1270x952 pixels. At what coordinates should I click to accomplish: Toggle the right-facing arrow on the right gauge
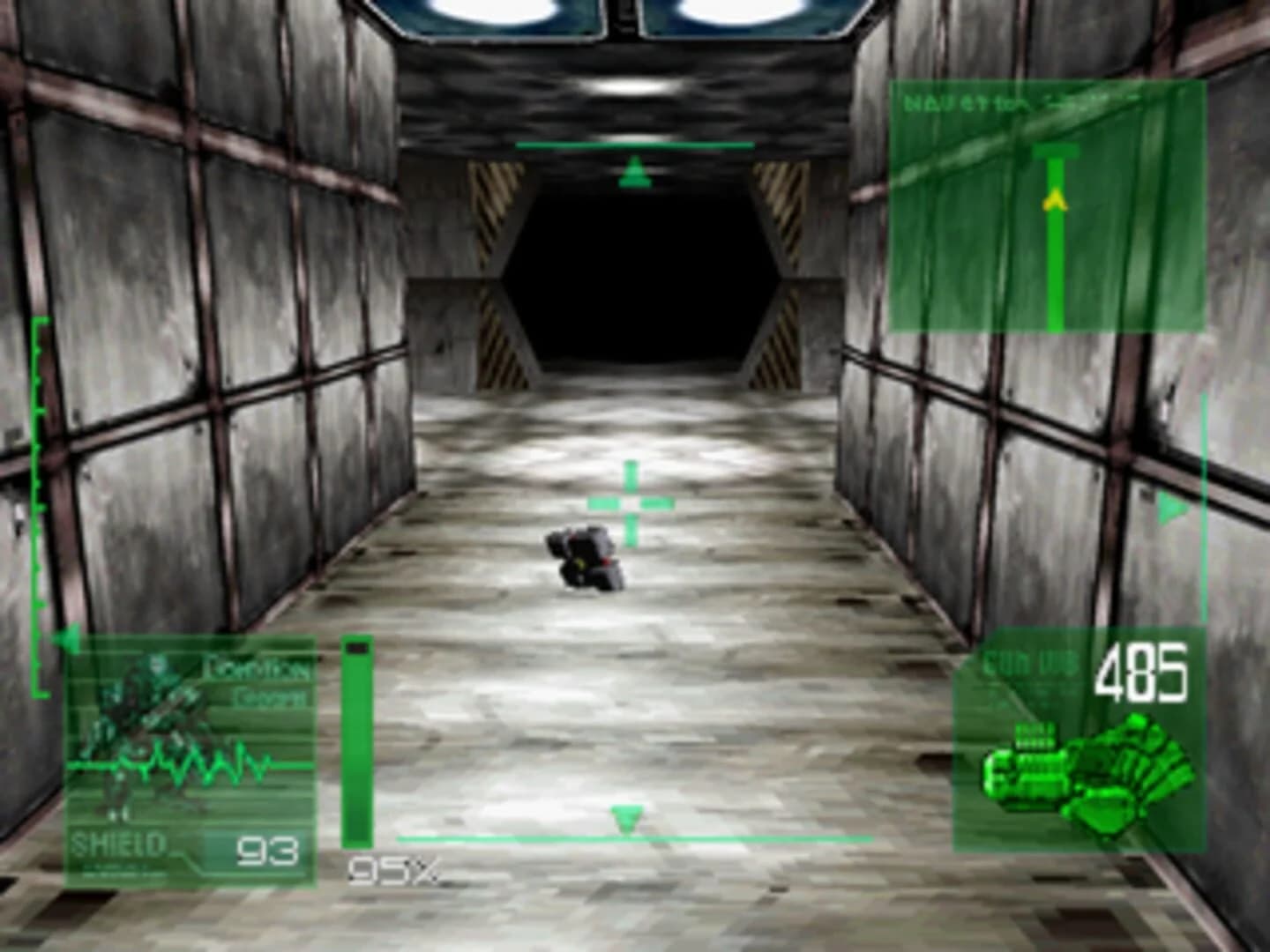pyautogui.click(x=1170, y=507)
